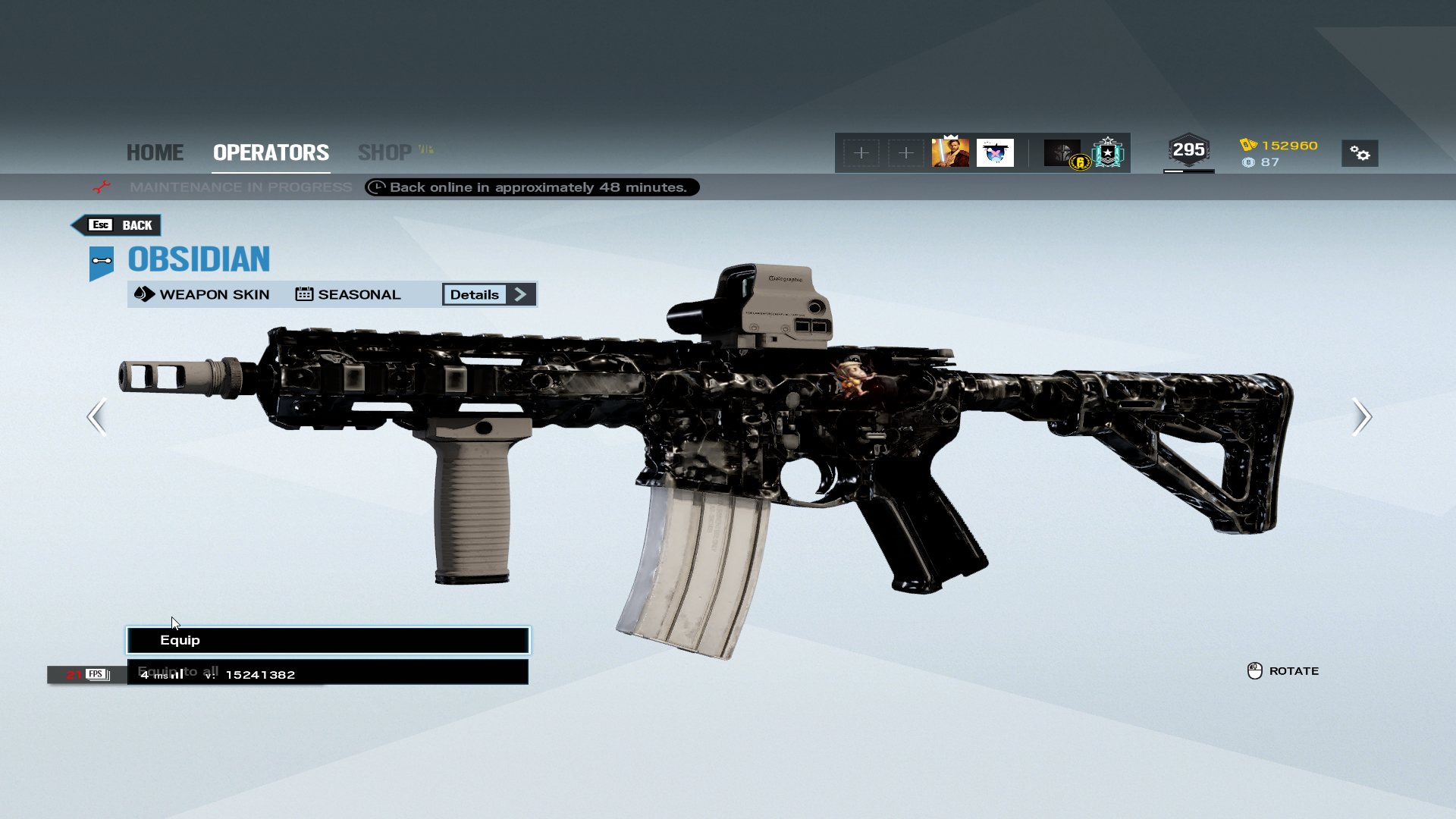This screenshot has width=1456, height=819.
Task: View the level 295 clearance badge
Action: [1188, 150]
